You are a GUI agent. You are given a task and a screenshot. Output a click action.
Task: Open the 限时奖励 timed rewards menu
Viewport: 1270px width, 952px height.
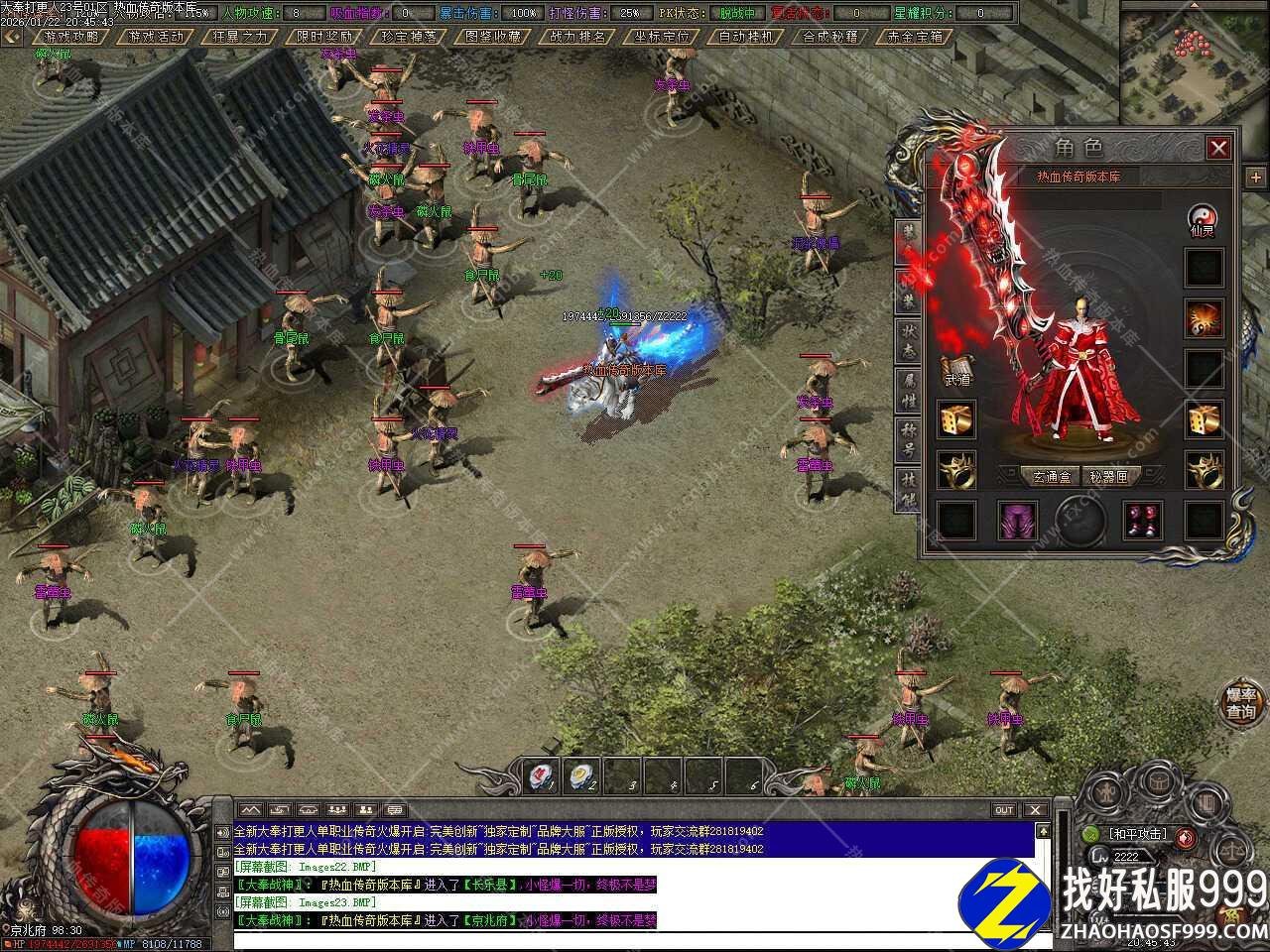(x=324, y=37)
